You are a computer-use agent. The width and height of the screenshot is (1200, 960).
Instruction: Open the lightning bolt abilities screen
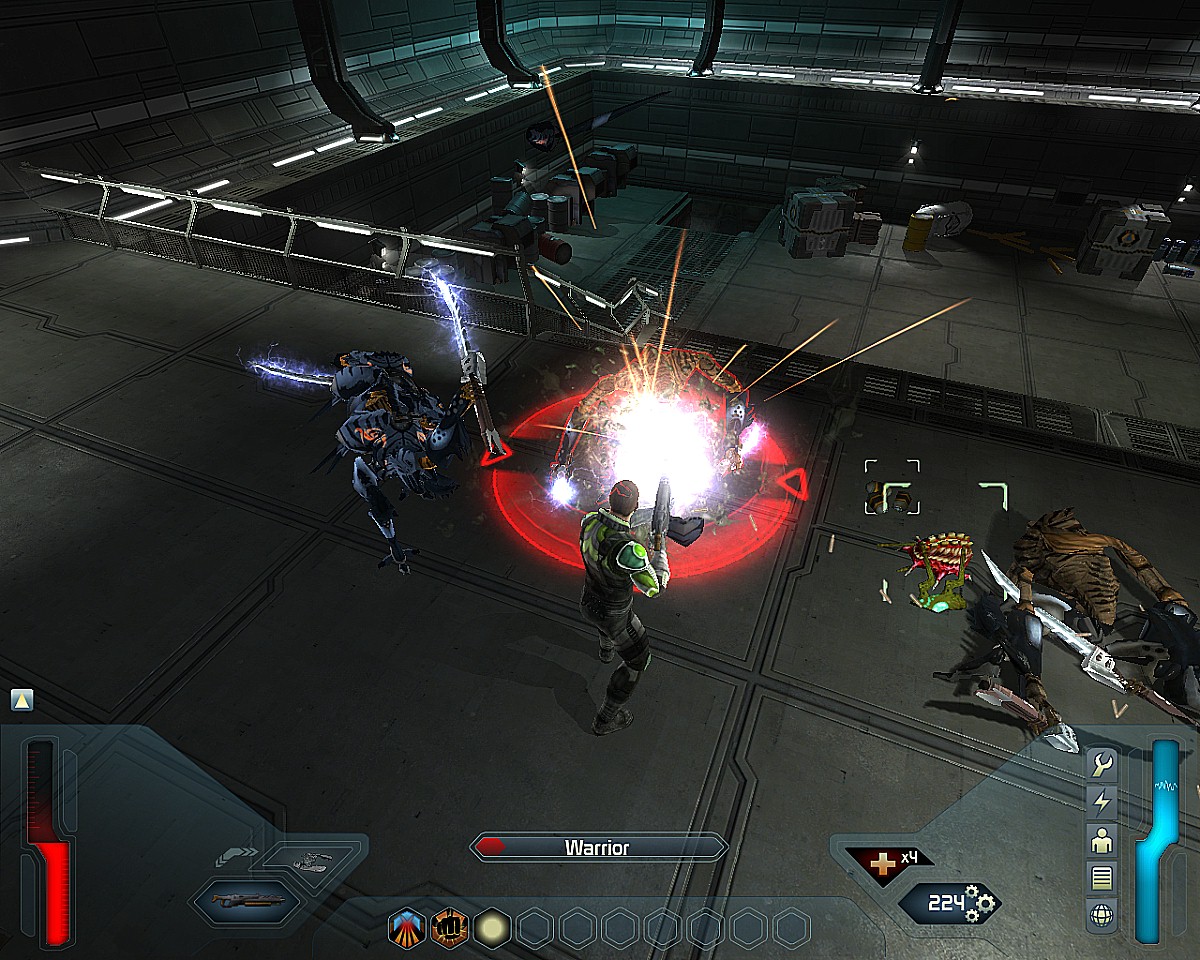coord(1102,802)
